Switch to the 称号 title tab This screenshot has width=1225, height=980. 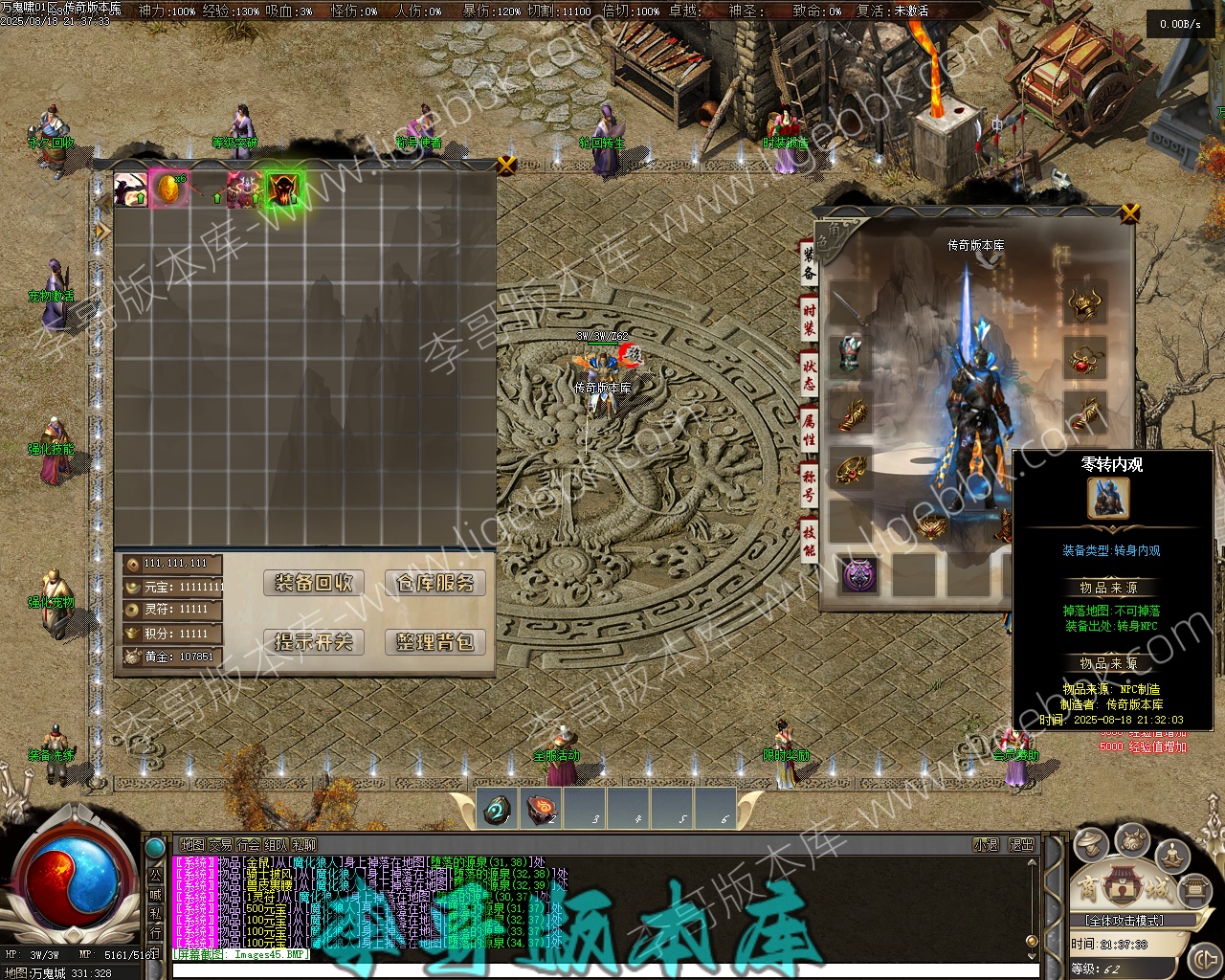pos(809,485)
